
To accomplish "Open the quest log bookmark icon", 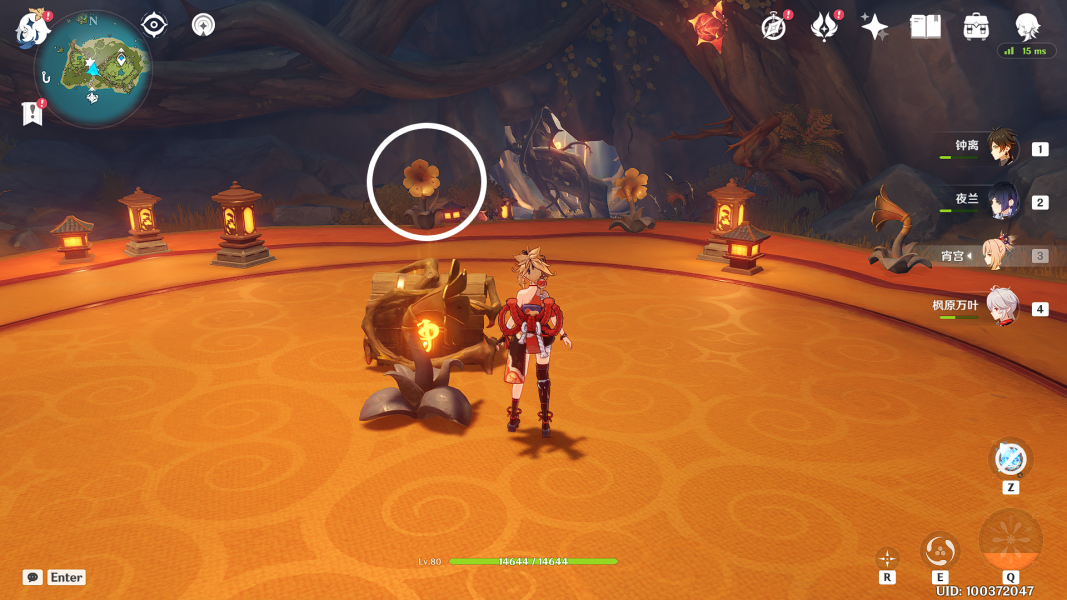I will tap(33, 113).
